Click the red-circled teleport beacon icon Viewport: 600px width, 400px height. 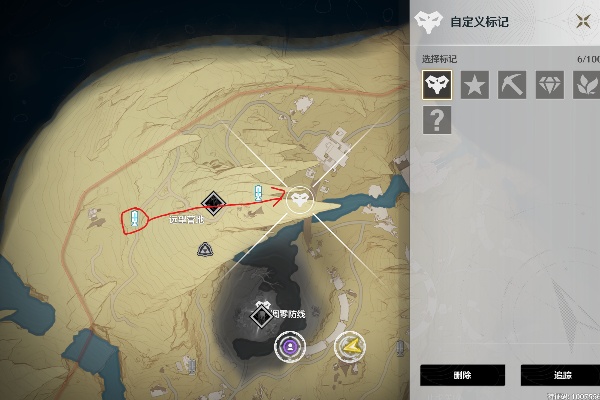[133, 218]
